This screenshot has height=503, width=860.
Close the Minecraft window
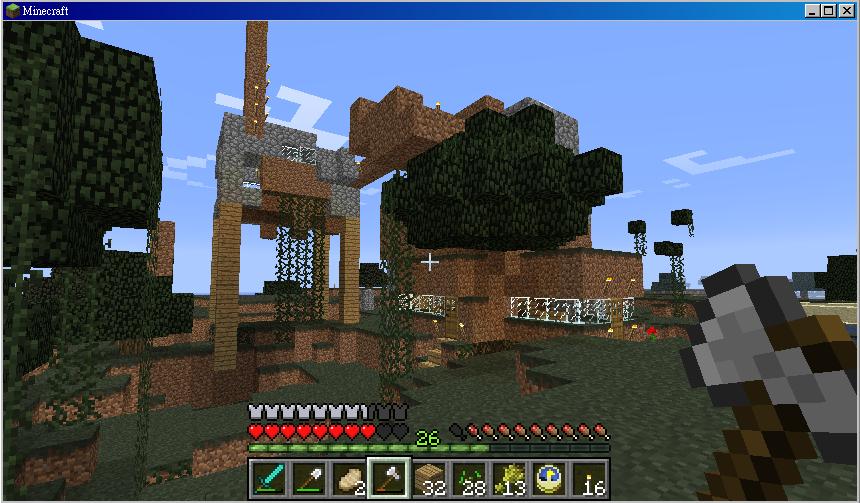(x=846, y=10)
